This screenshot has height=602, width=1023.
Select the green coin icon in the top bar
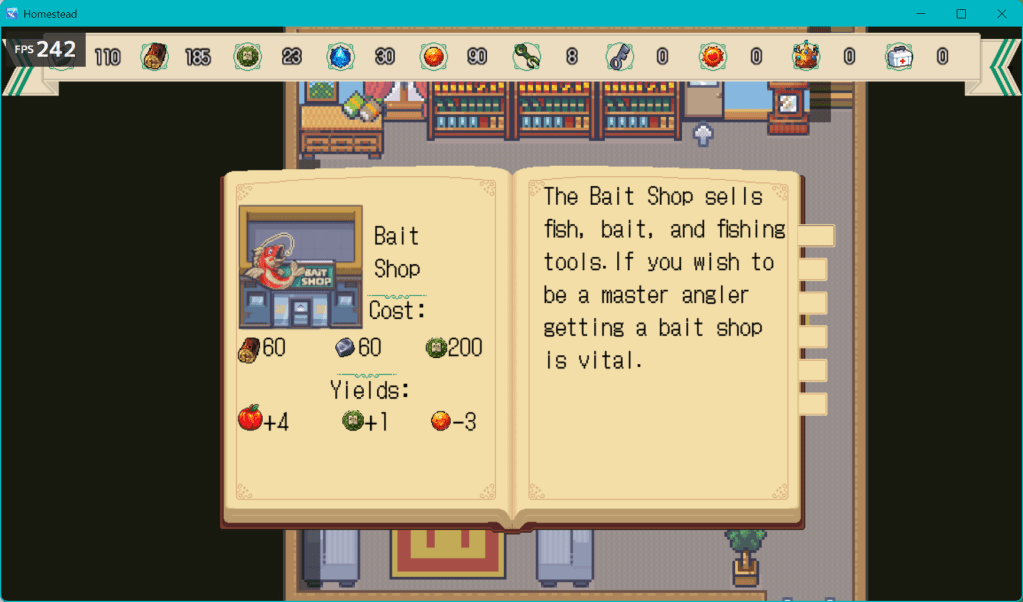click(x=246, y=57)
